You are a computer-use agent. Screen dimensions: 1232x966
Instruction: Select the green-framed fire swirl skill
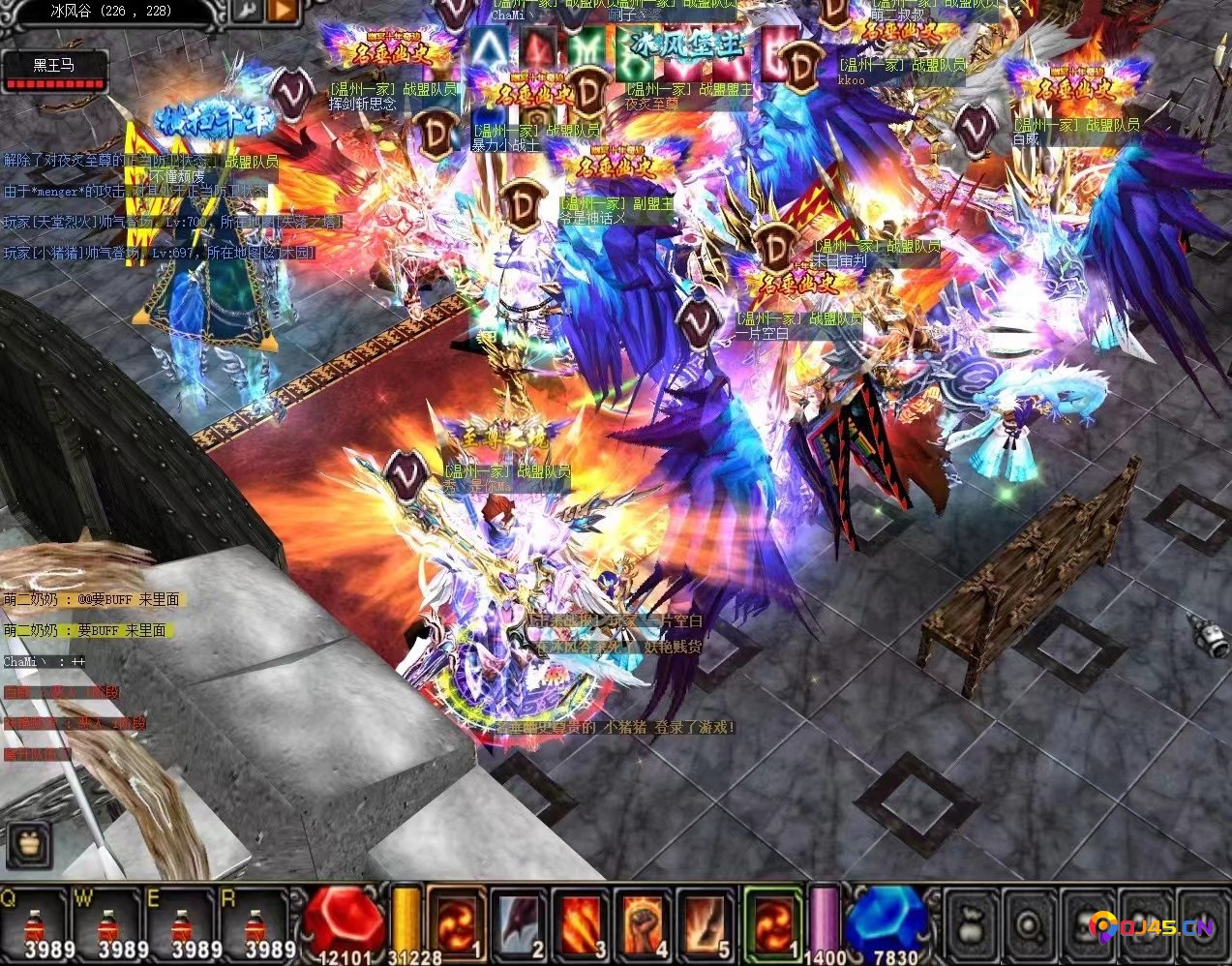point(772,924)
